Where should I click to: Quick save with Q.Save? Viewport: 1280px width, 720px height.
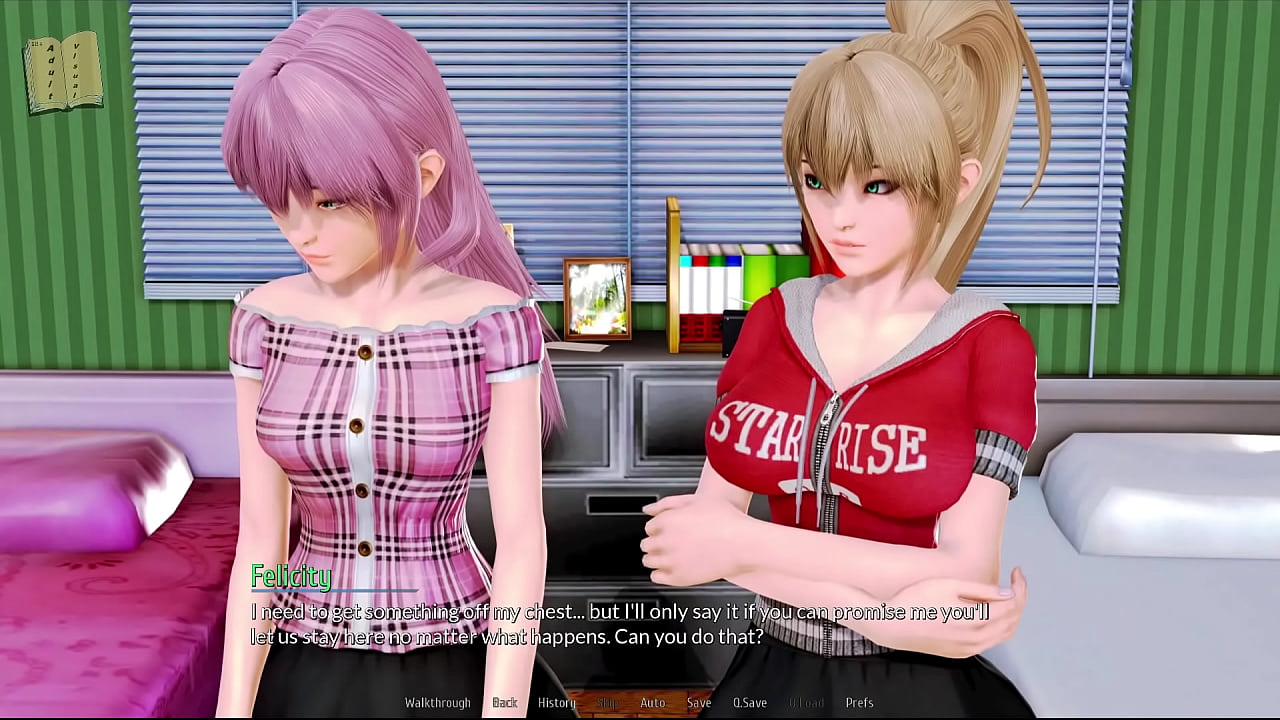click(750, 703)
